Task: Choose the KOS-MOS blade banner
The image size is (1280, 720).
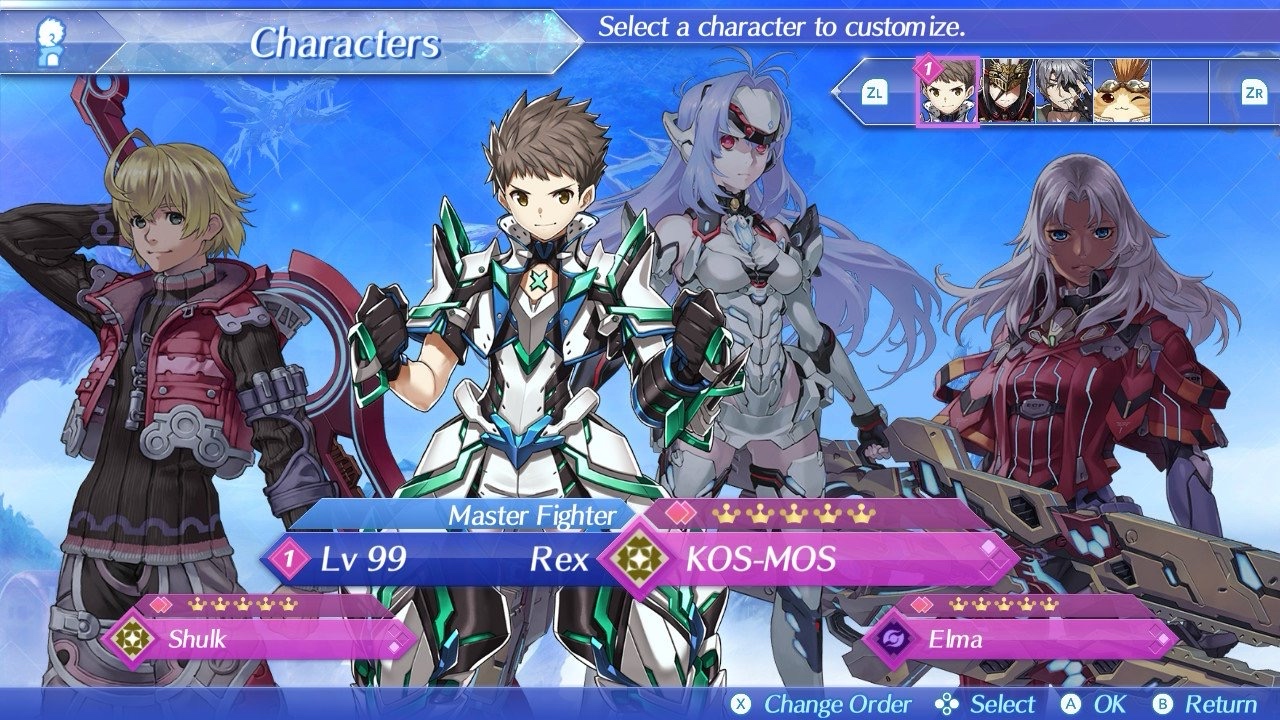Action: point(810,559)
